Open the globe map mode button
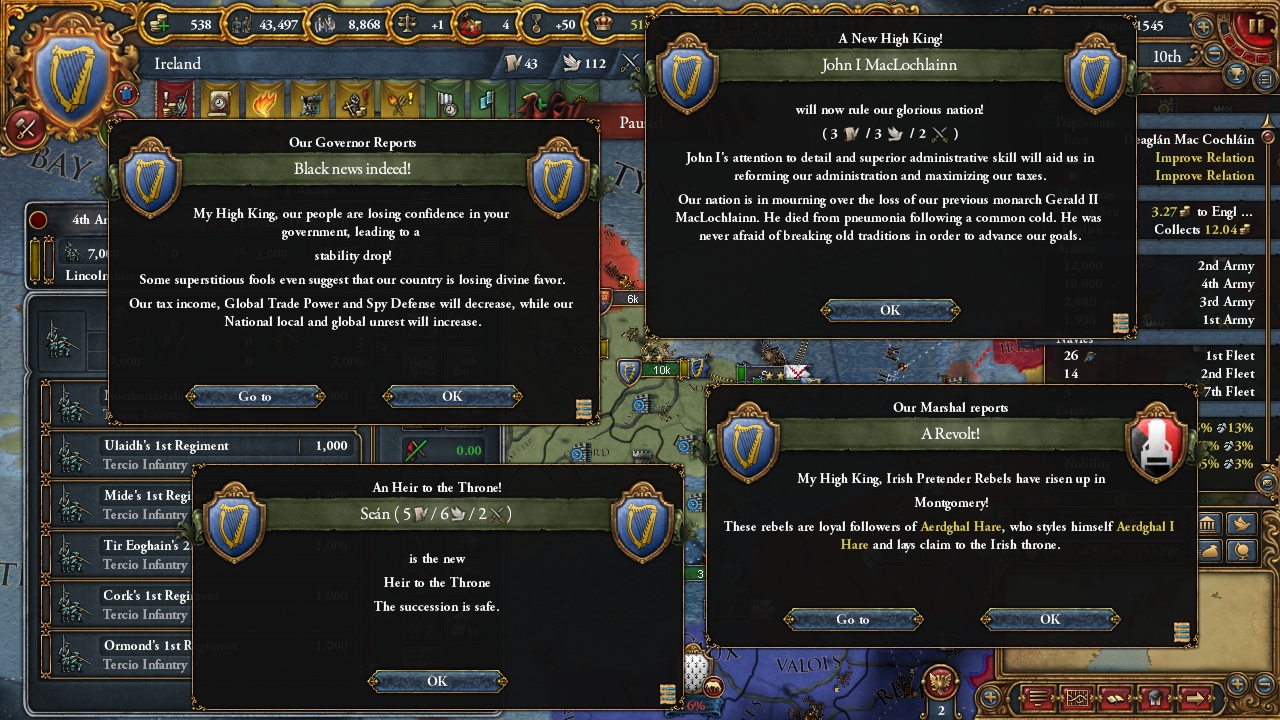The width and height of the screenshot is (1280, 720). click(x=1241, y=551)
